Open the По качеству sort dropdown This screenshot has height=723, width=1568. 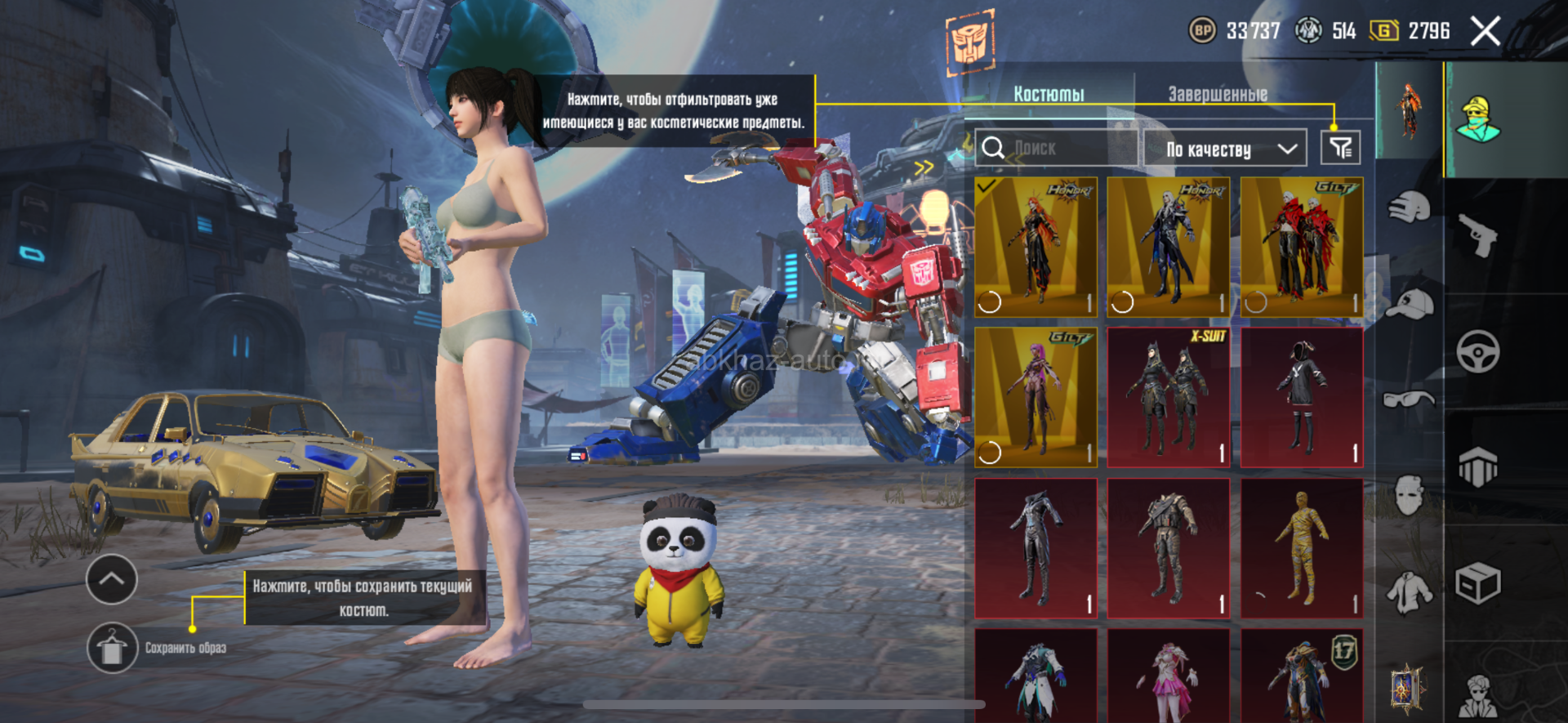1224,149
